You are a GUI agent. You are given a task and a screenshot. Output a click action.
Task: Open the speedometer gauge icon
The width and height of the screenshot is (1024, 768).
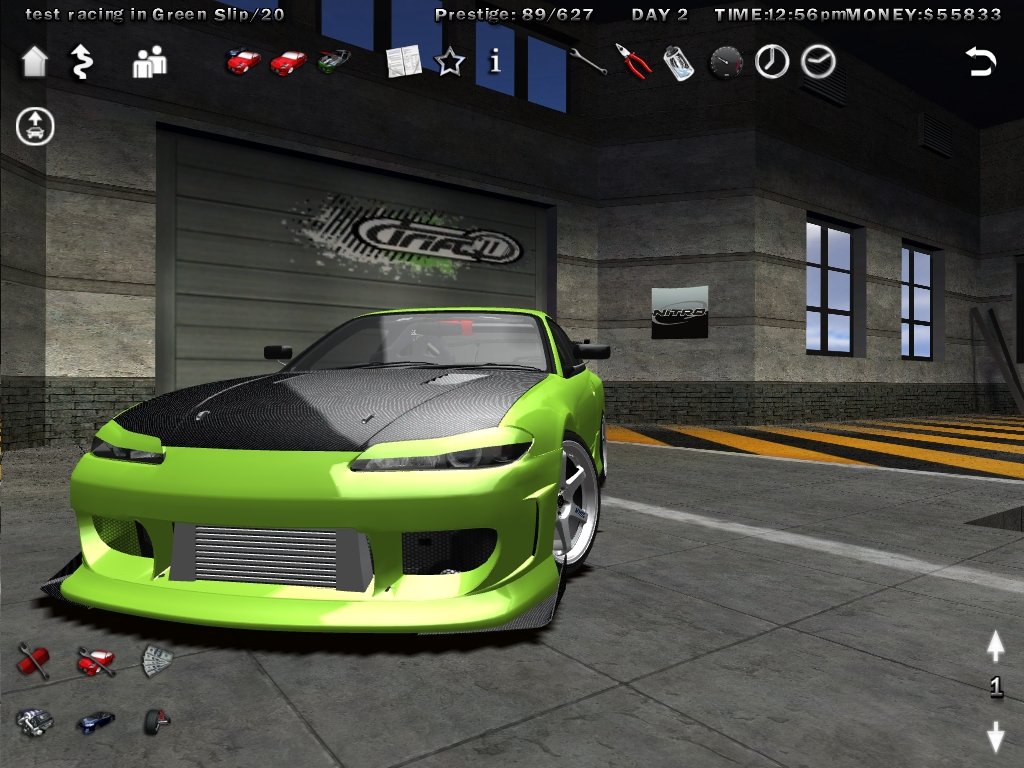click(726, 63)
